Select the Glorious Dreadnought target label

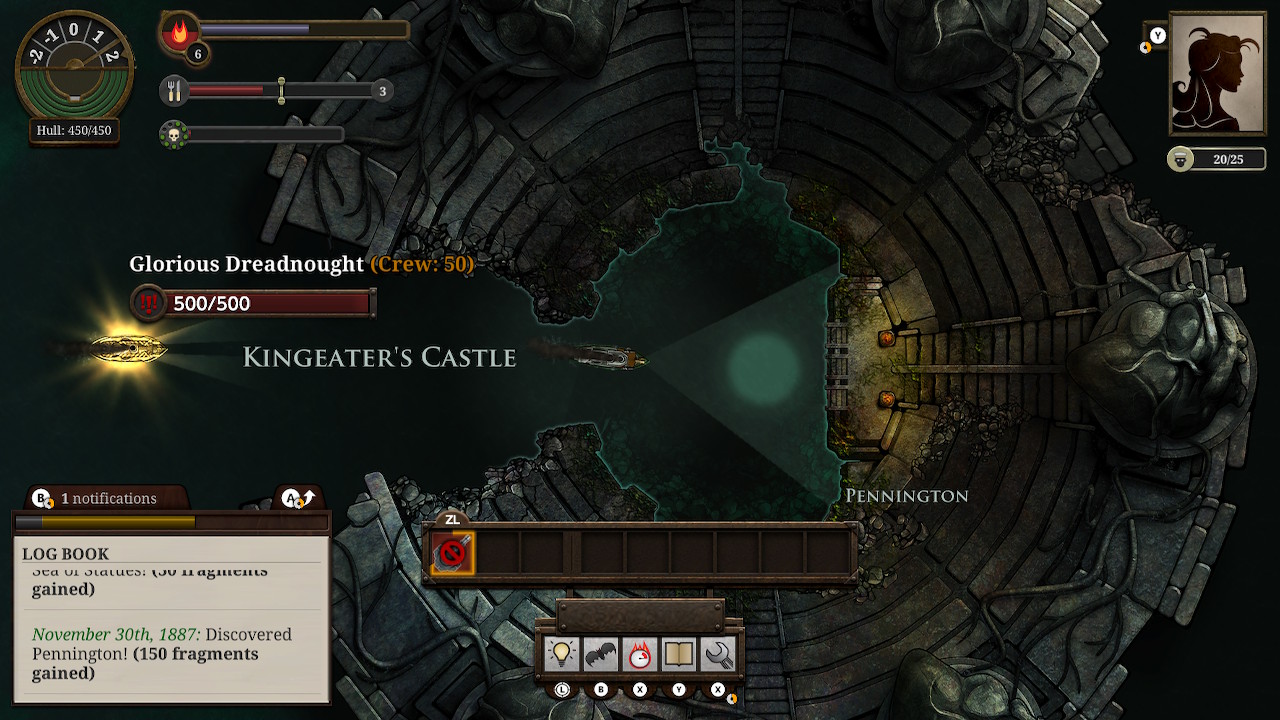tap(246, 264)
